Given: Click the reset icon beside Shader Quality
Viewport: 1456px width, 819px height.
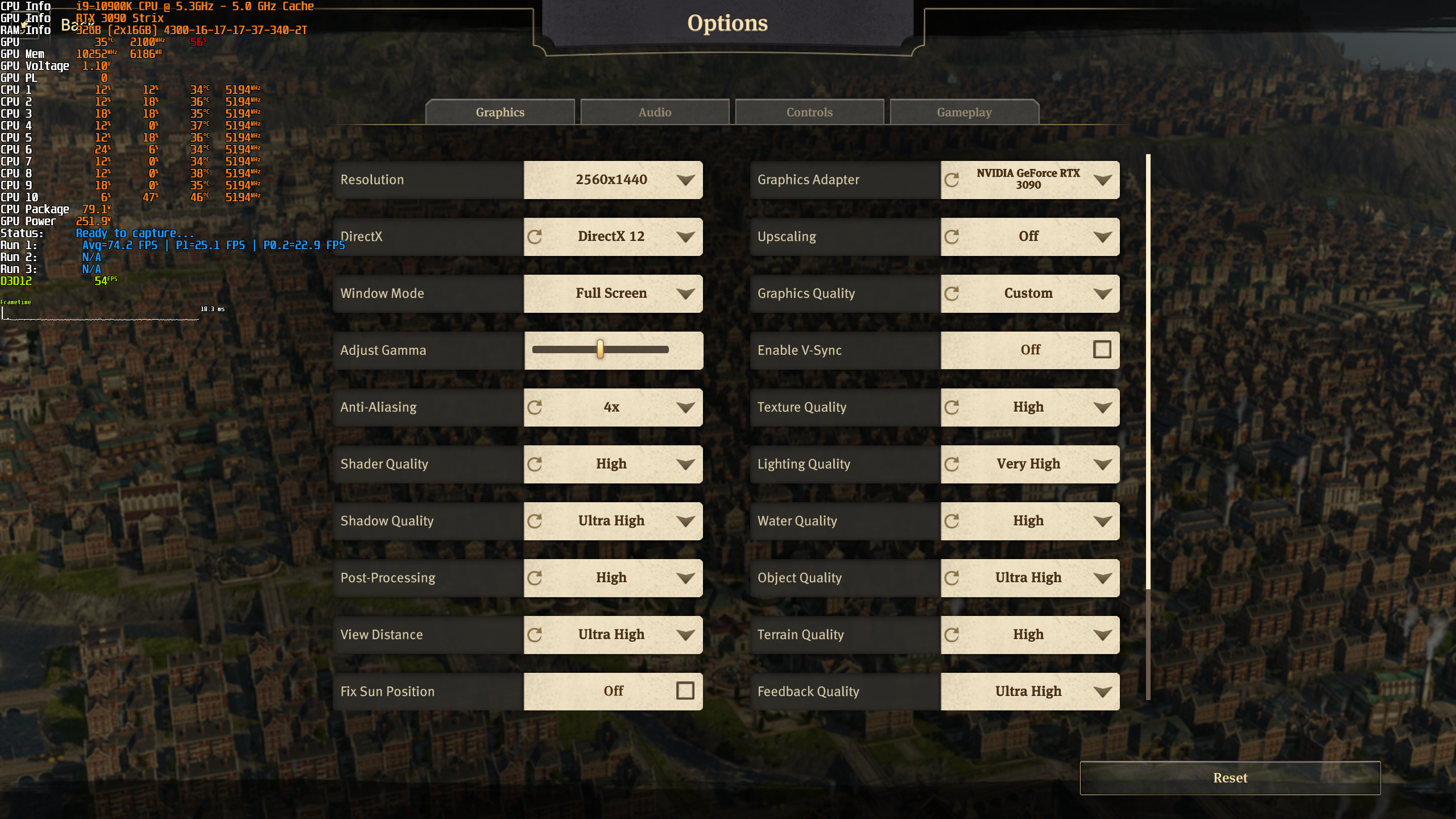Looking at the screenshot, I should point(535,464).
